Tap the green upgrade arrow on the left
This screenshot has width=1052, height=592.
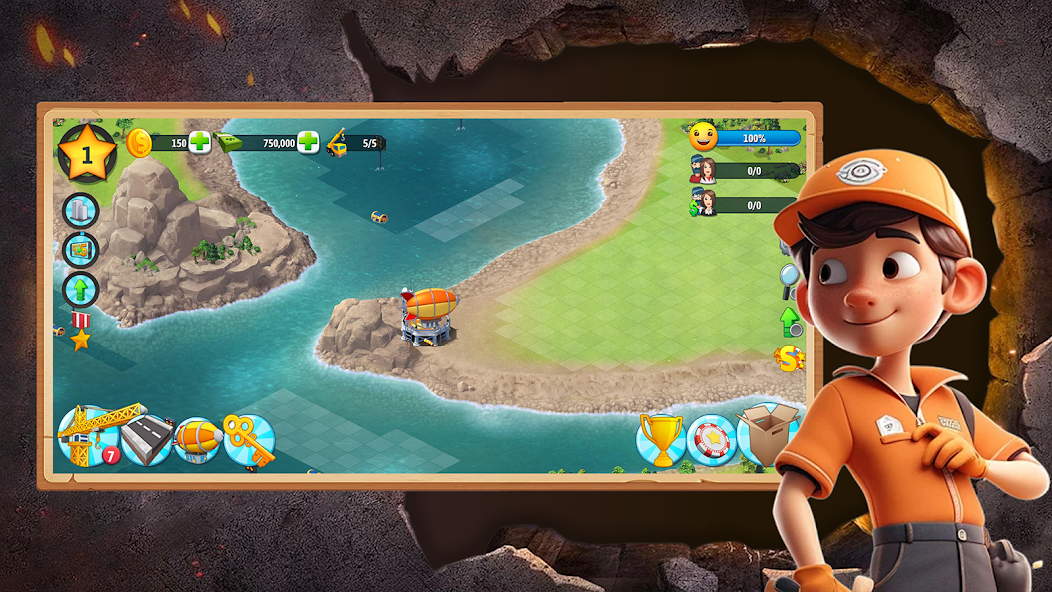[81, 290]
